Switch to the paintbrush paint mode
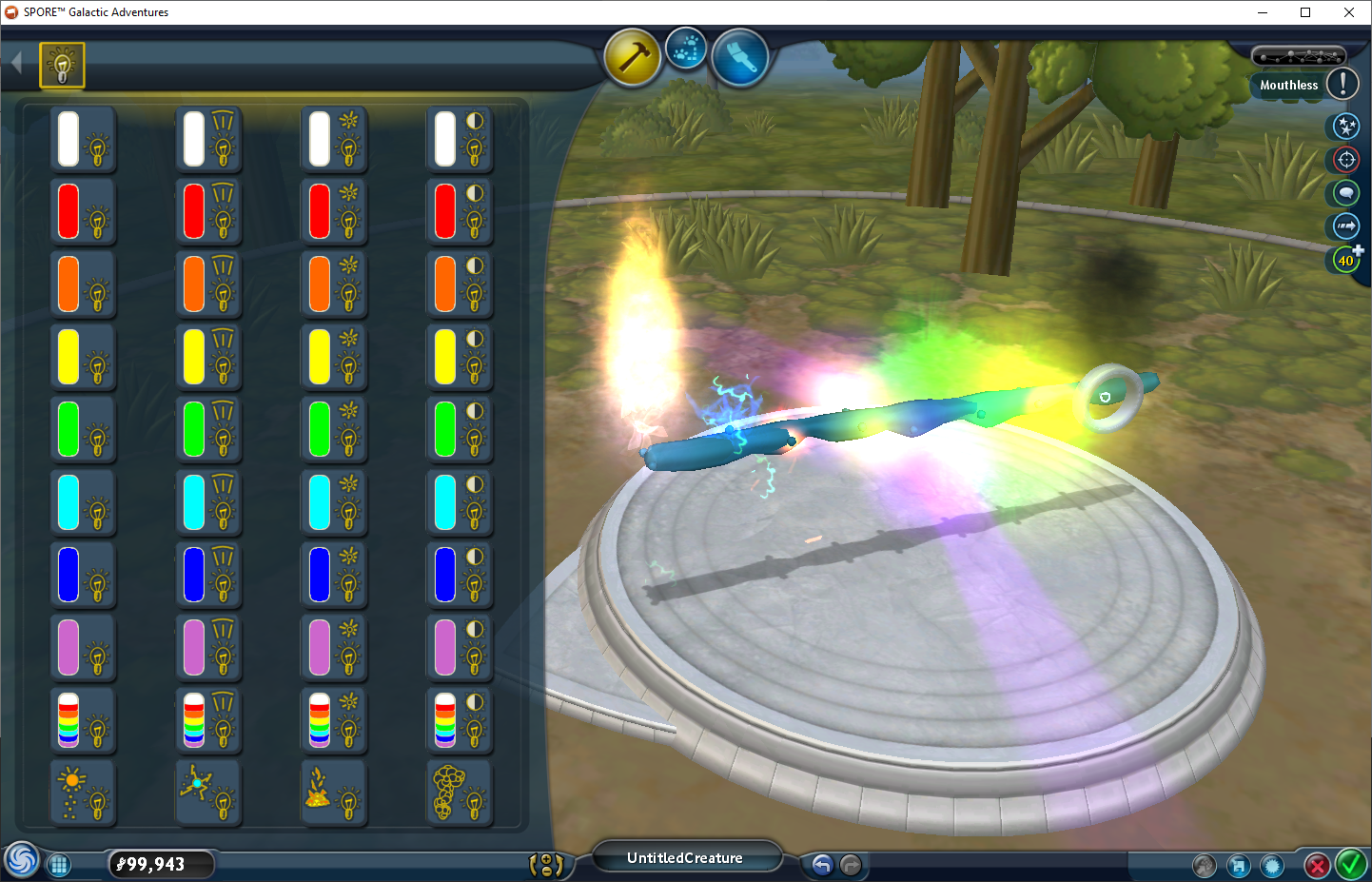 pos(739,57)
